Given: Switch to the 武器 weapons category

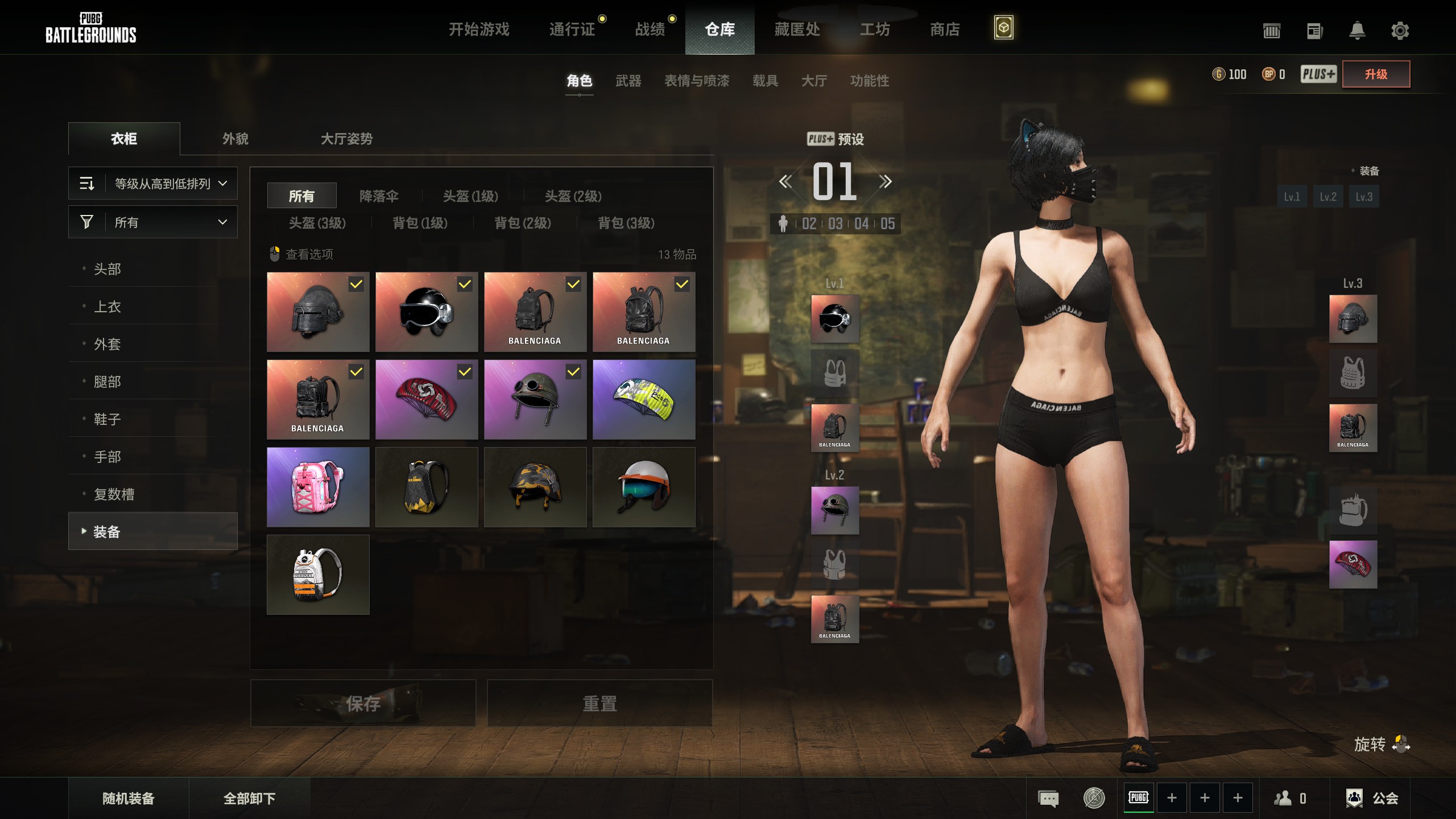Looking at the screenshot, I should tap(628, 81).
